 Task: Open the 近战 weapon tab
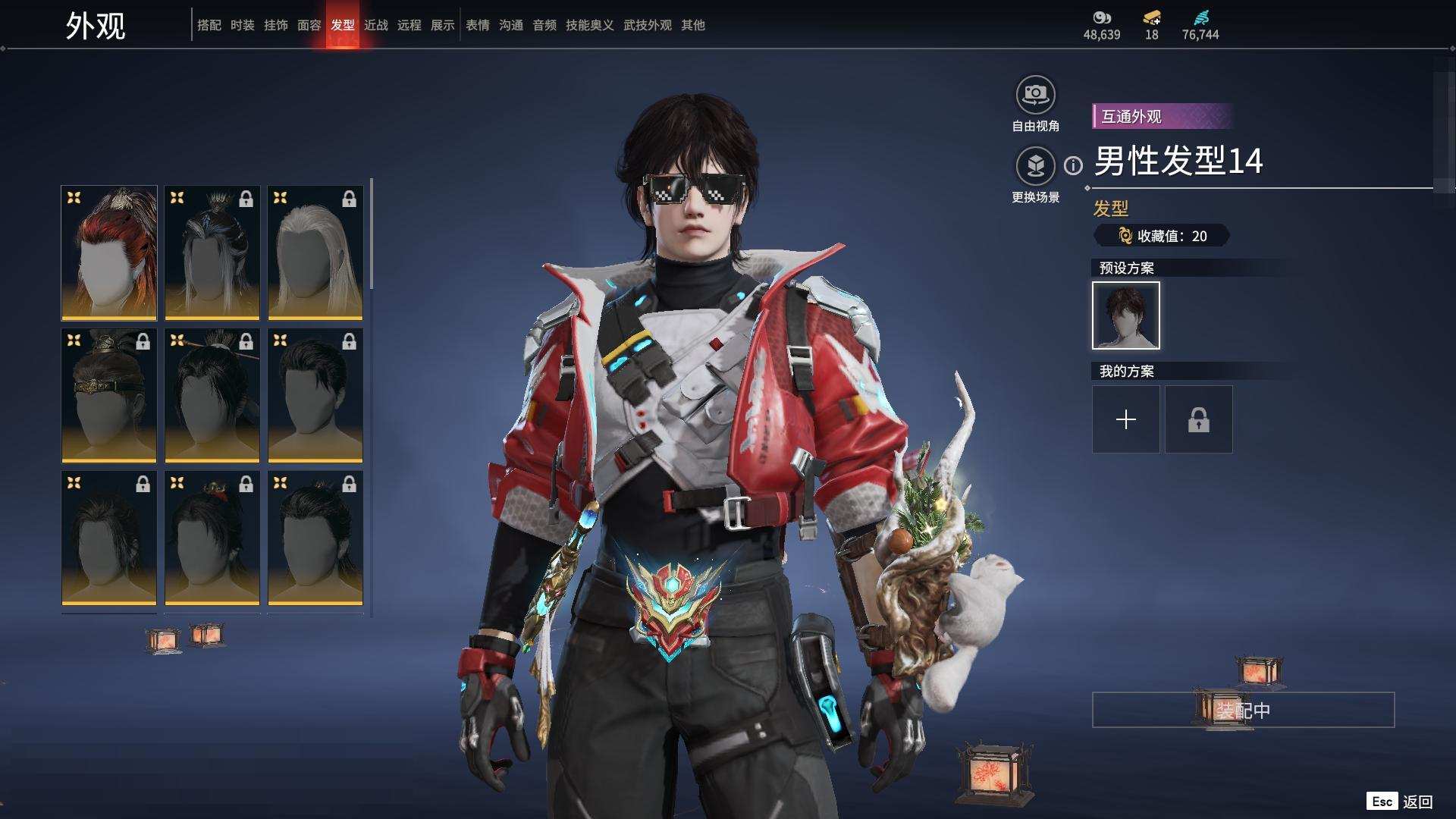(x=375, y=25)
